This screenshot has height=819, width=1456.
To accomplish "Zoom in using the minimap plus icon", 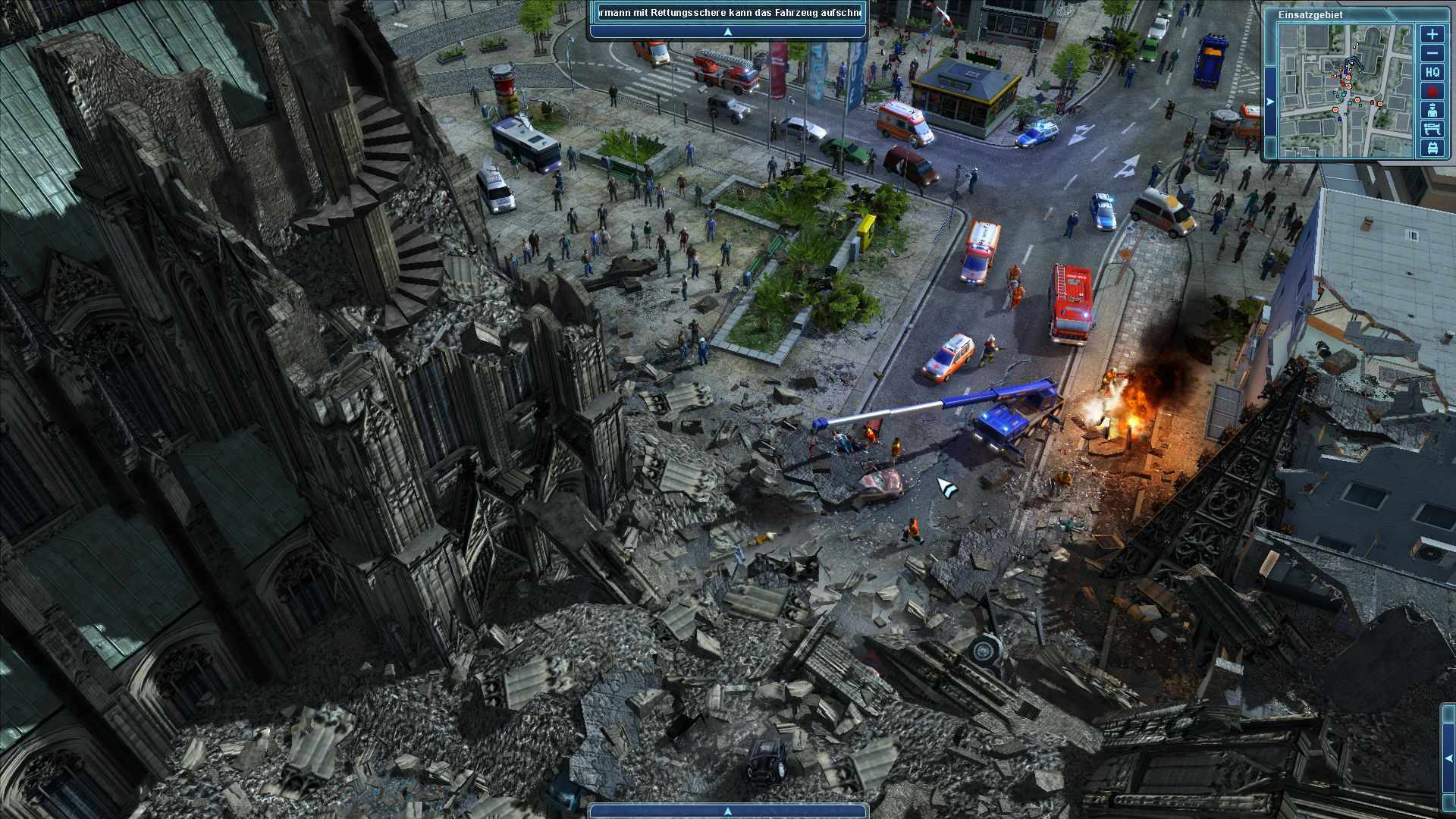I will click(x=1432, y=34).
